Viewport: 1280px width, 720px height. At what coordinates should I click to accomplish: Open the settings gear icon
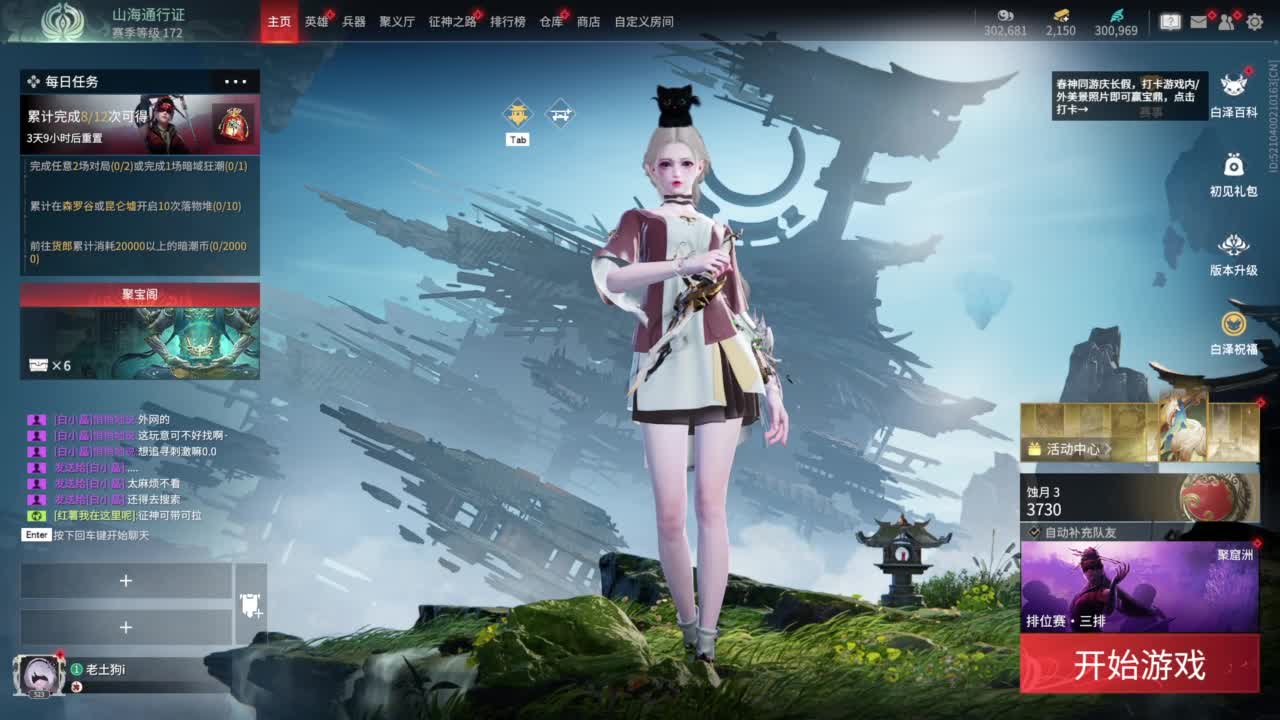(x=1255, y=21)
